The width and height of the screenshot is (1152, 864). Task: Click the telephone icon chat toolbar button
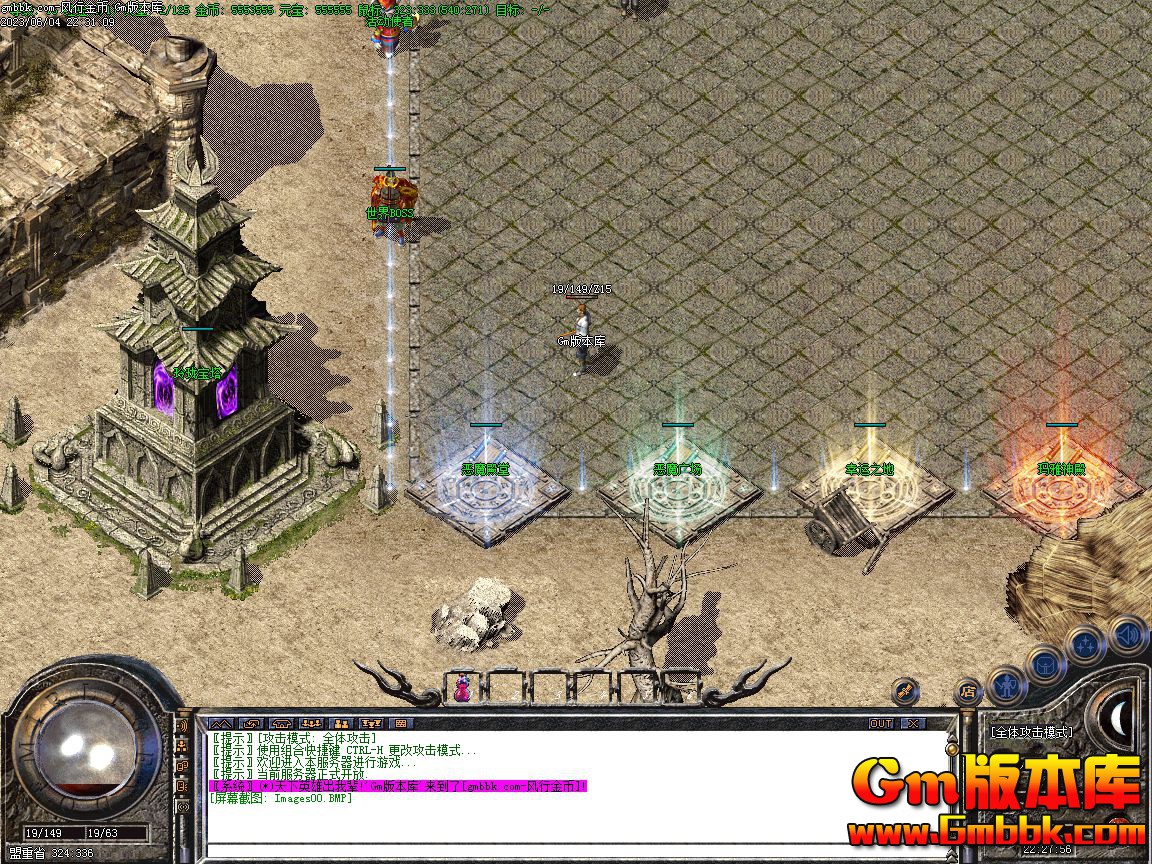(281, 723)
